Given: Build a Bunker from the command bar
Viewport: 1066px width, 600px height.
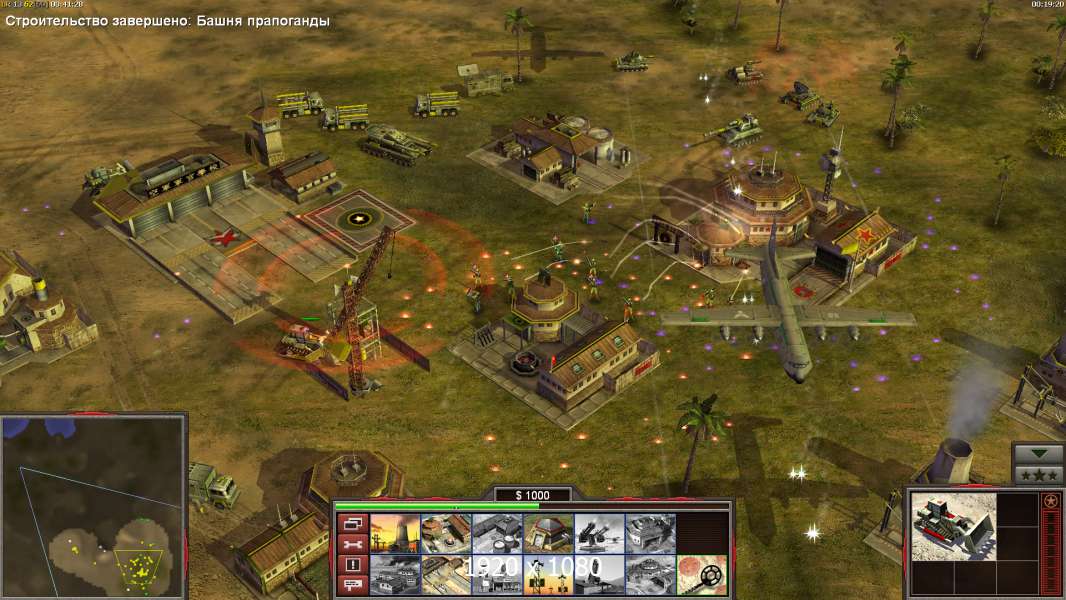Looking at the screenshot, I should [x=548, y=533].
